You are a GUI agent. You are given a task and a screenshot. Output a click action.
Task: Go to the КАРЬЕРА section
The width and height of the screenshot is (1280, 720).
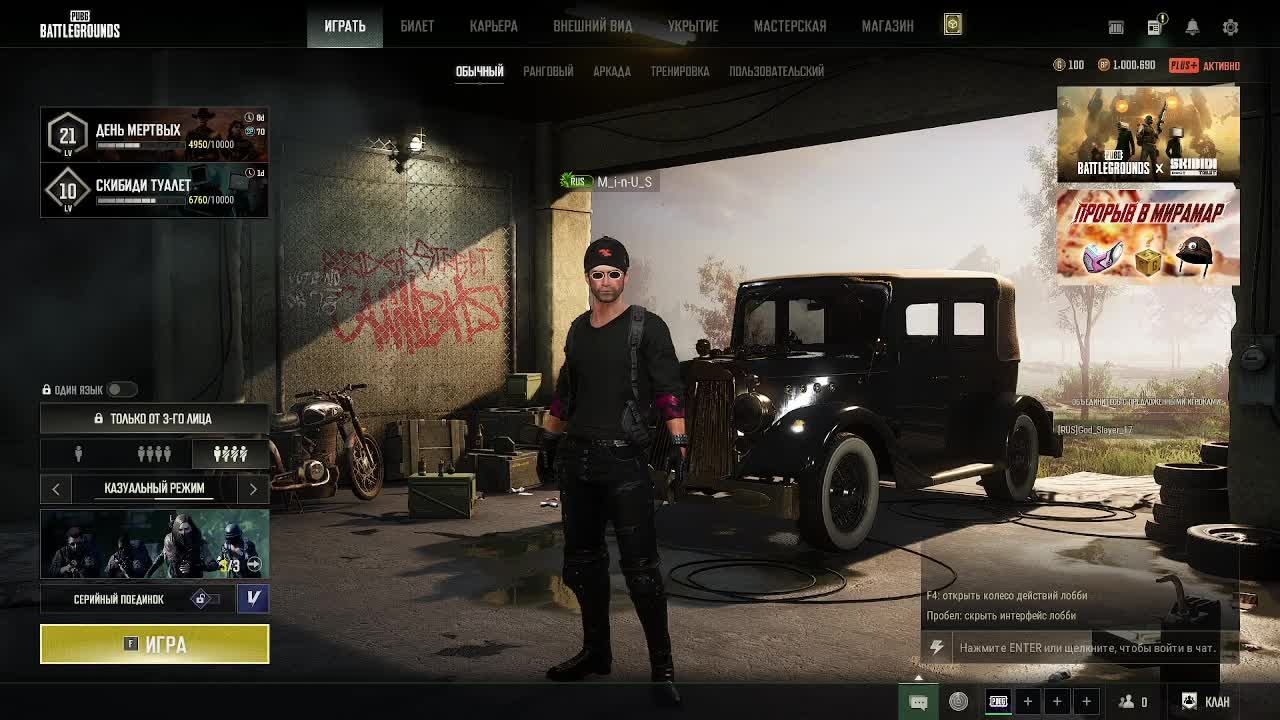pyautogui.click(x=494, y=26)
